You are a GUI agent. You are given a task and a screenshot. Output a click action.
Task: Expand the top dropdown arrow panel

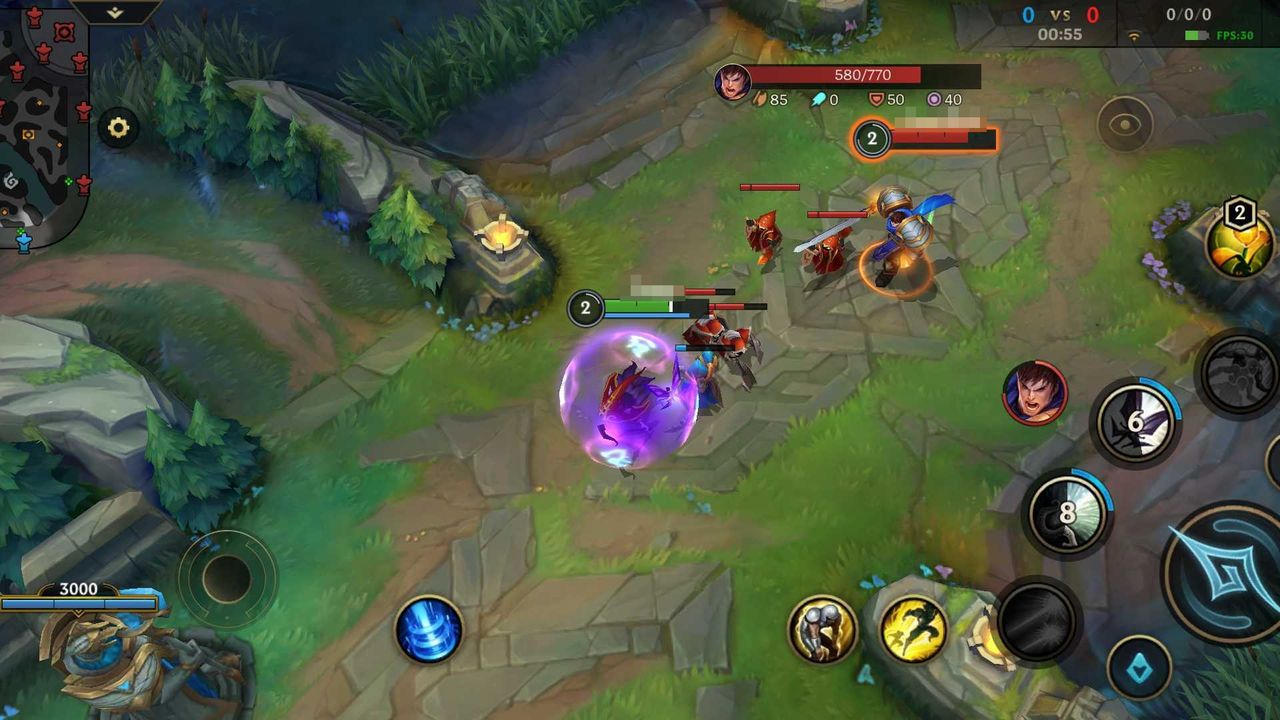pyautogui.click(x=115, y=12)
